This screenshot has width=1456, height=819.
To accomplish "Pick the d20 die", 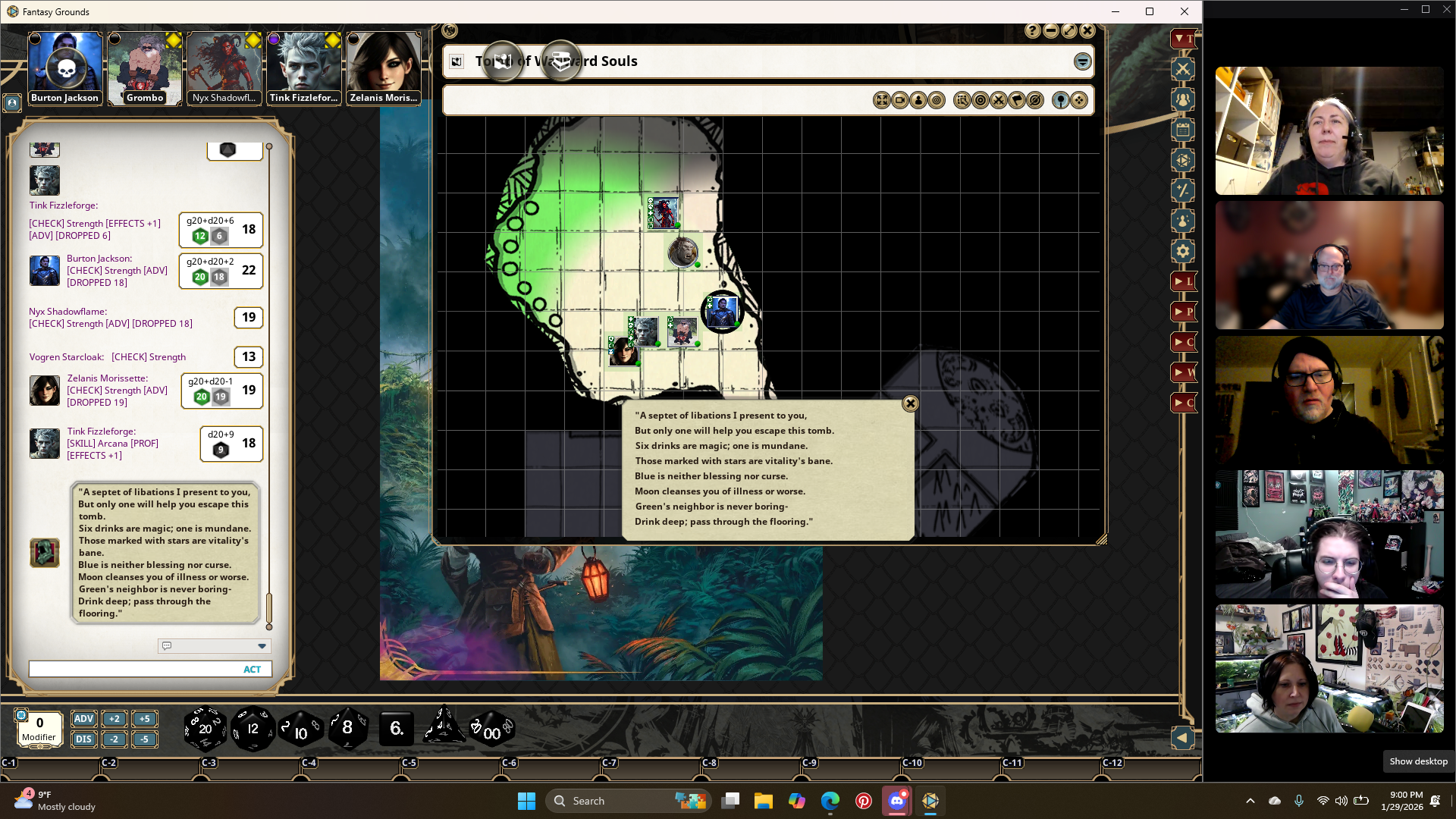I will point(205,729).
